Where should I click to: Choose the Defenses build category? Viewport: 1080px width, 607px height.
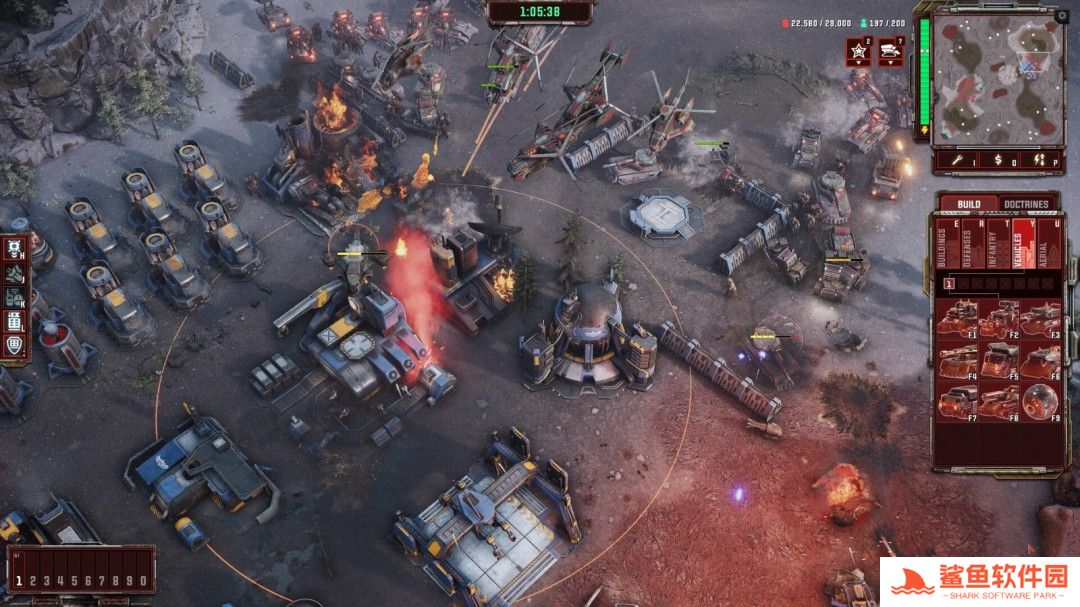coord(968,246)
